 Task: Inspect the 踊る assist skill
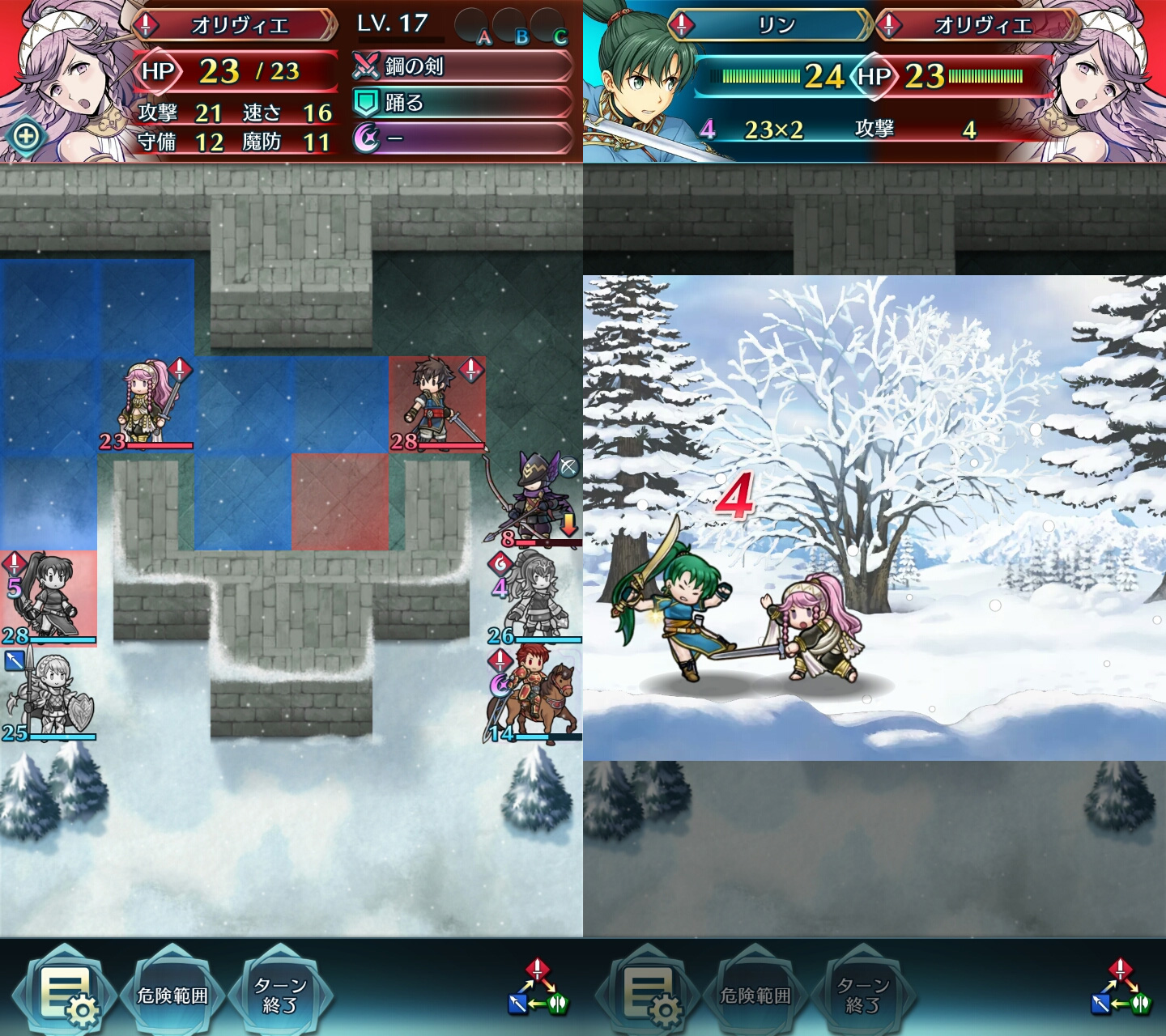coord(462,103)
